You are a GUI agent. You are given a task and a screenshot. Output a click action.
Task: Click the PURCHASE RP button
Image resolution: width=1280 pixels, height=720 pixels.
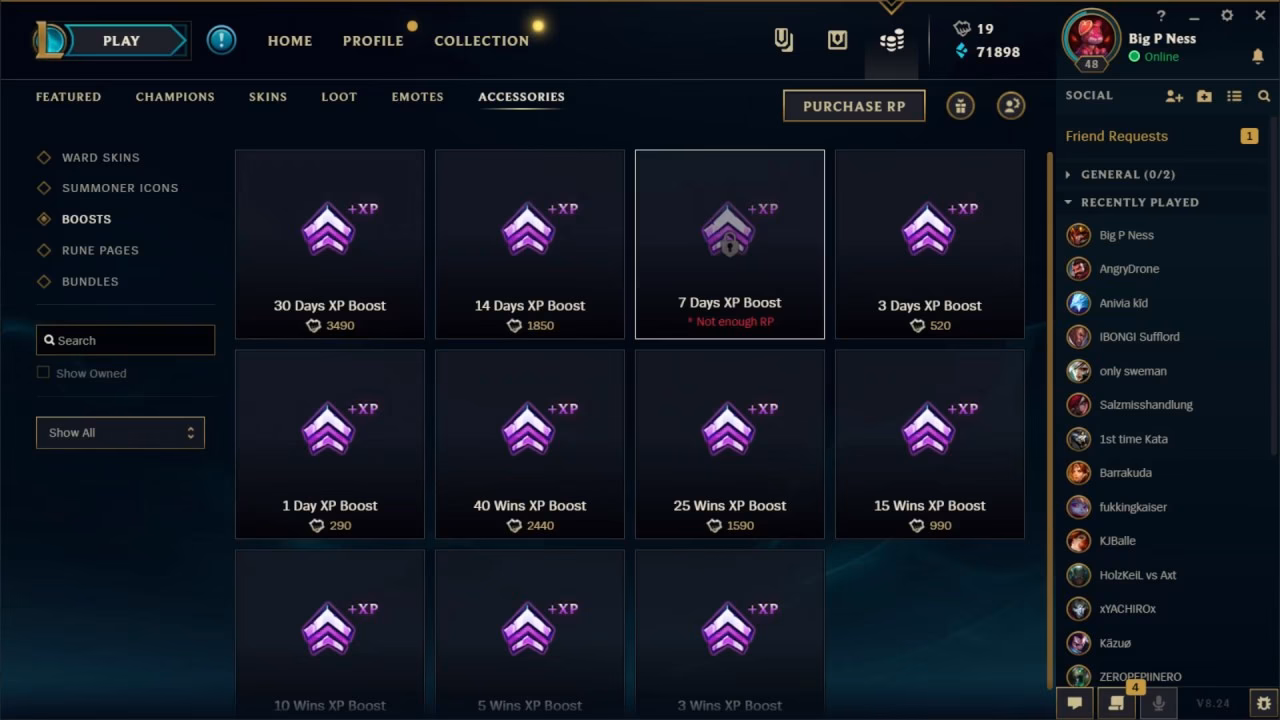pyautogui.click(x=854, y=105)
